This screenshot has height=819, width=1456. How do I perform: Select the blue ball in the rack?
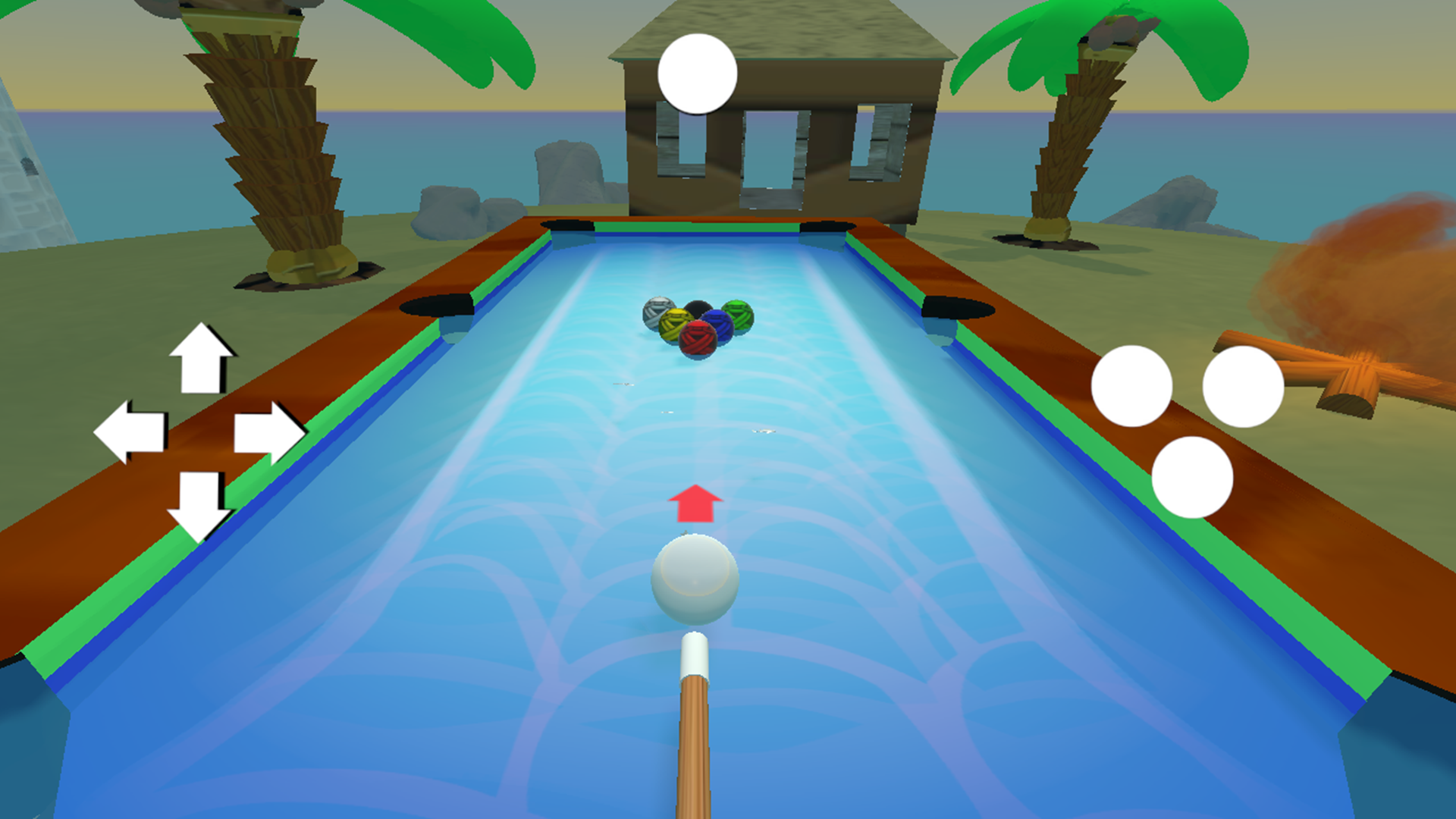click(718, 328)
